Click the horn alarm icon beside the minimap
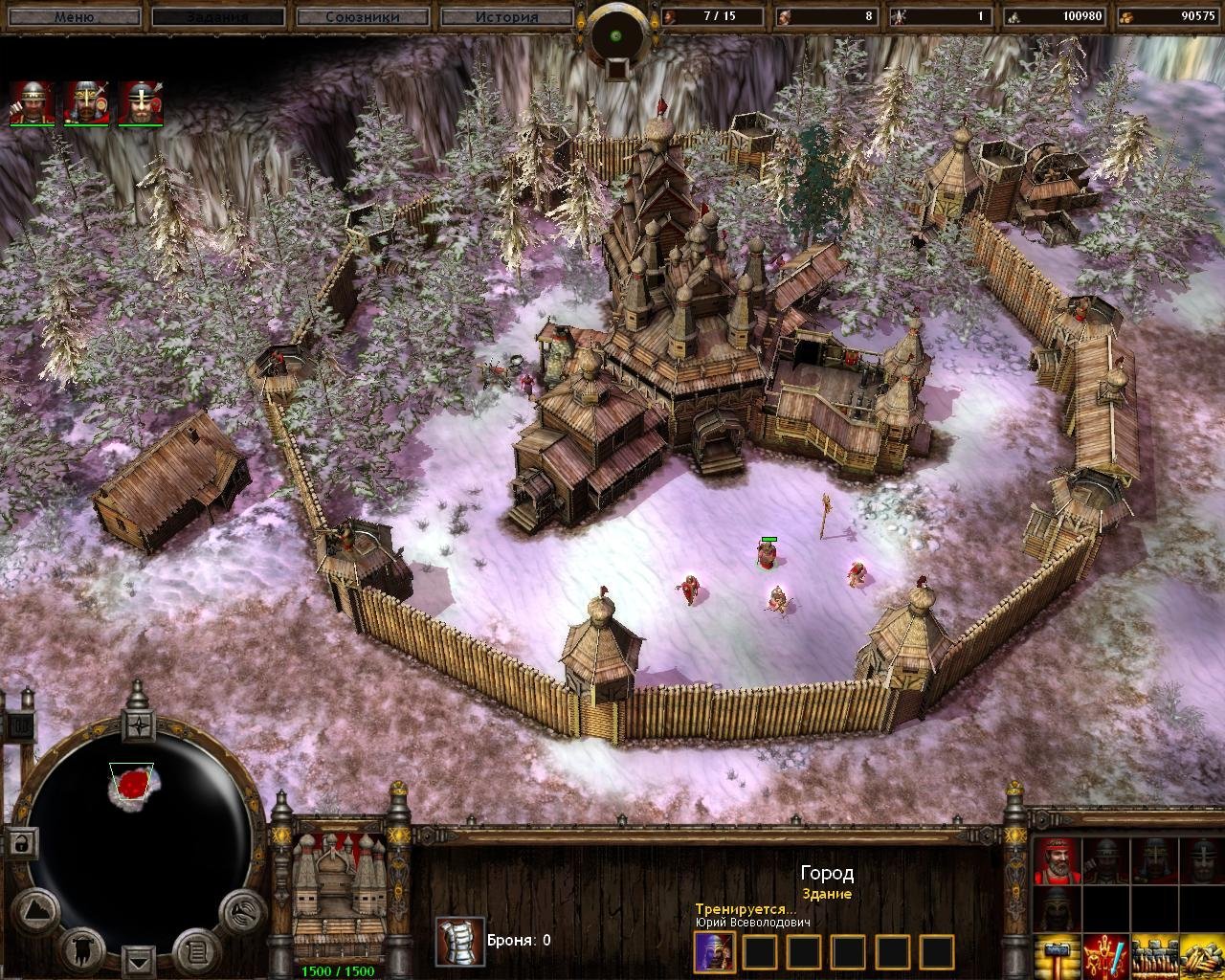 (244, 913)
